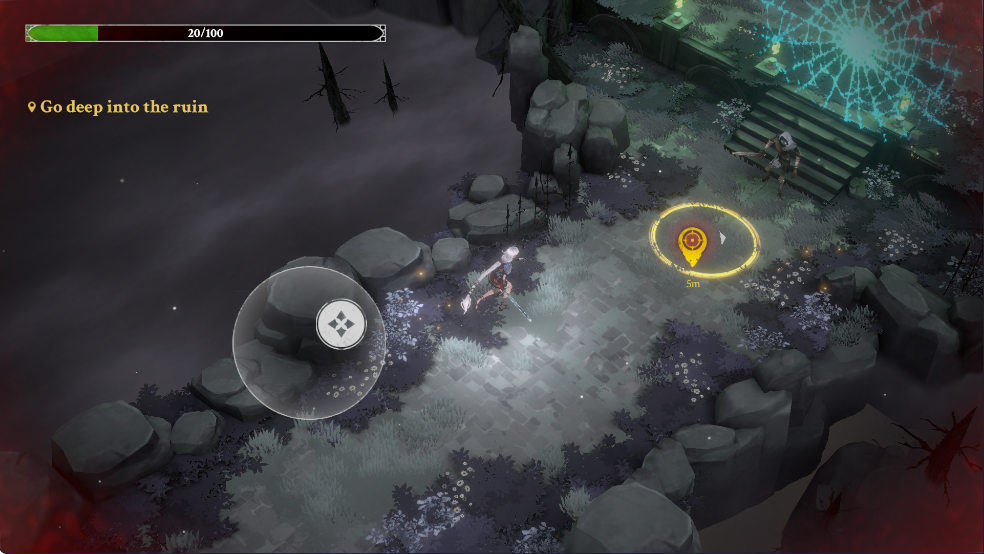
Task: Tap the virtual joystick thumb knob
Action: [340, 324]
